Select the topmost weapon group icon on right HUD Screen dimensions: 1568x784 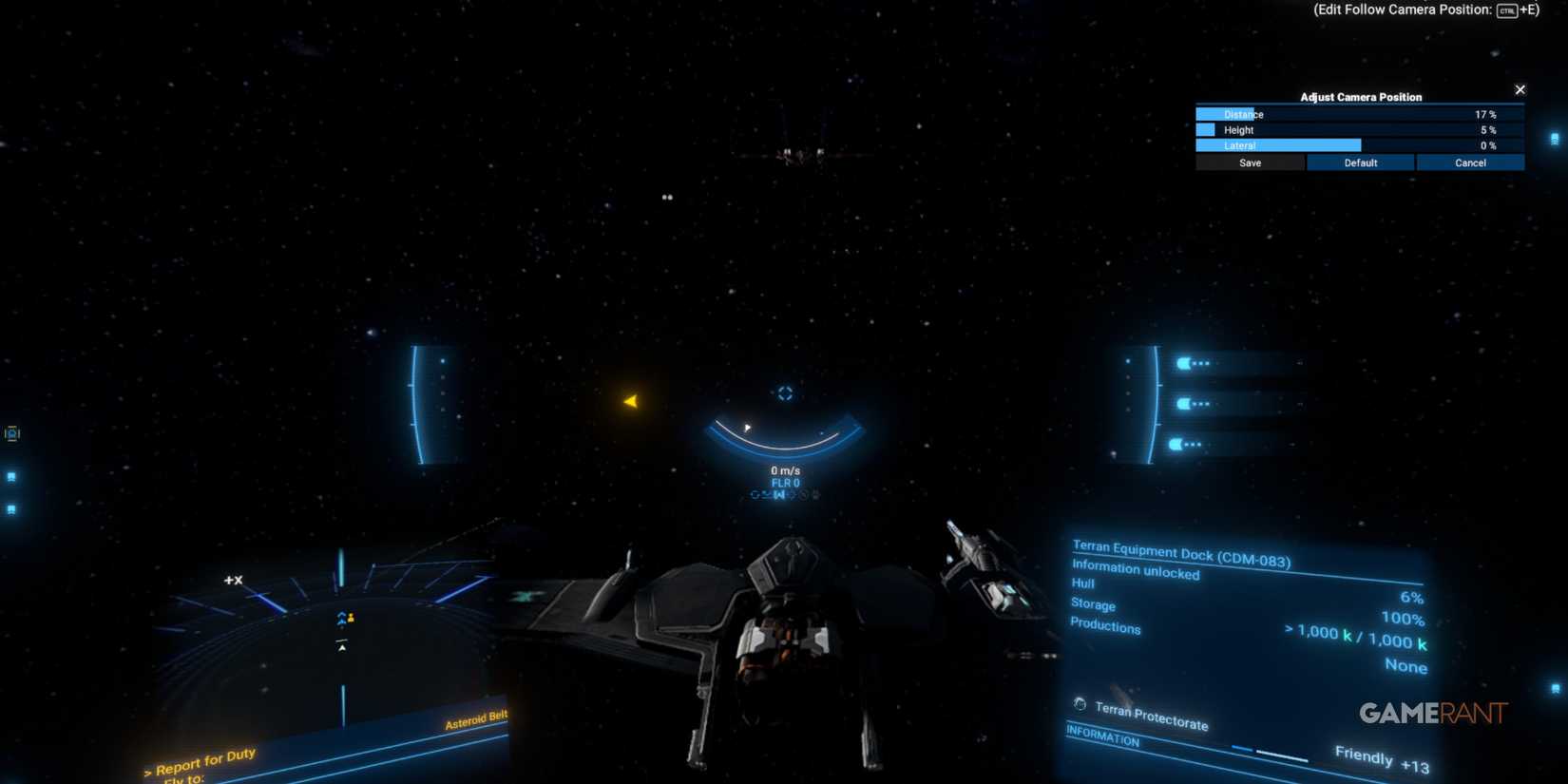(1183, 362)
